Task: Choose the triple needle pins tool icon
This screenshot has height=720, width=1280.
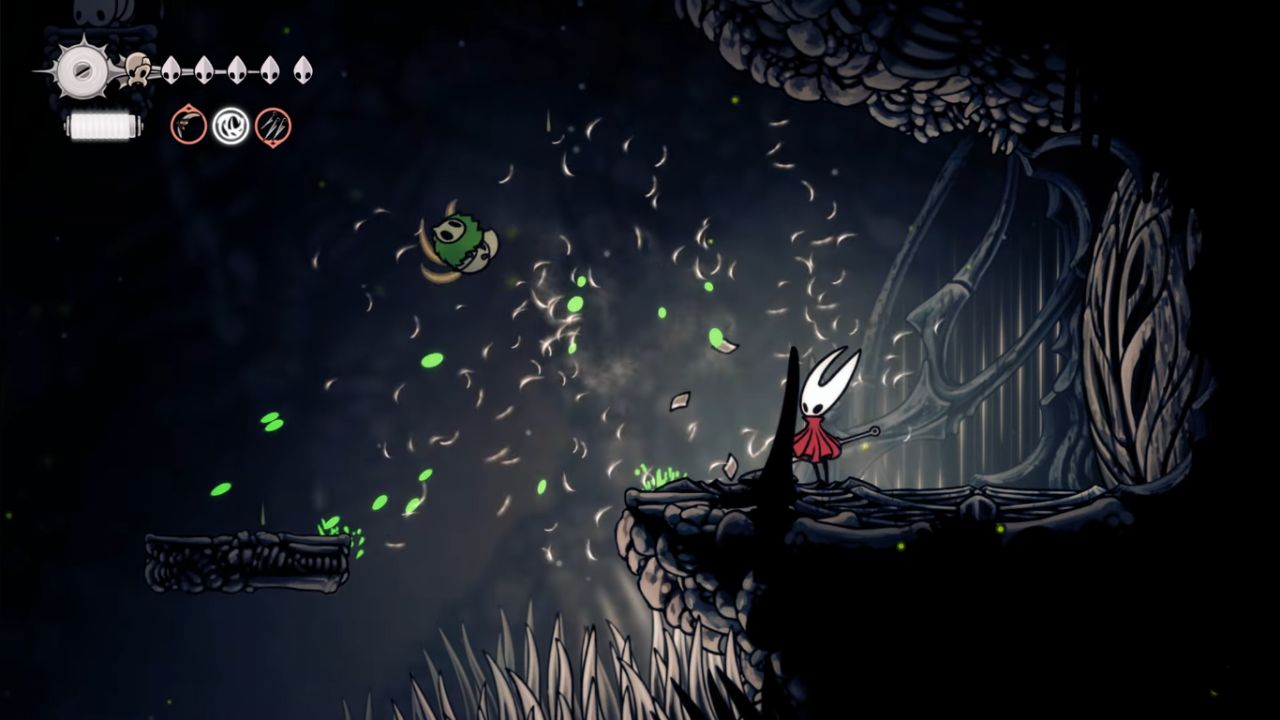Action: coord(273,126)
